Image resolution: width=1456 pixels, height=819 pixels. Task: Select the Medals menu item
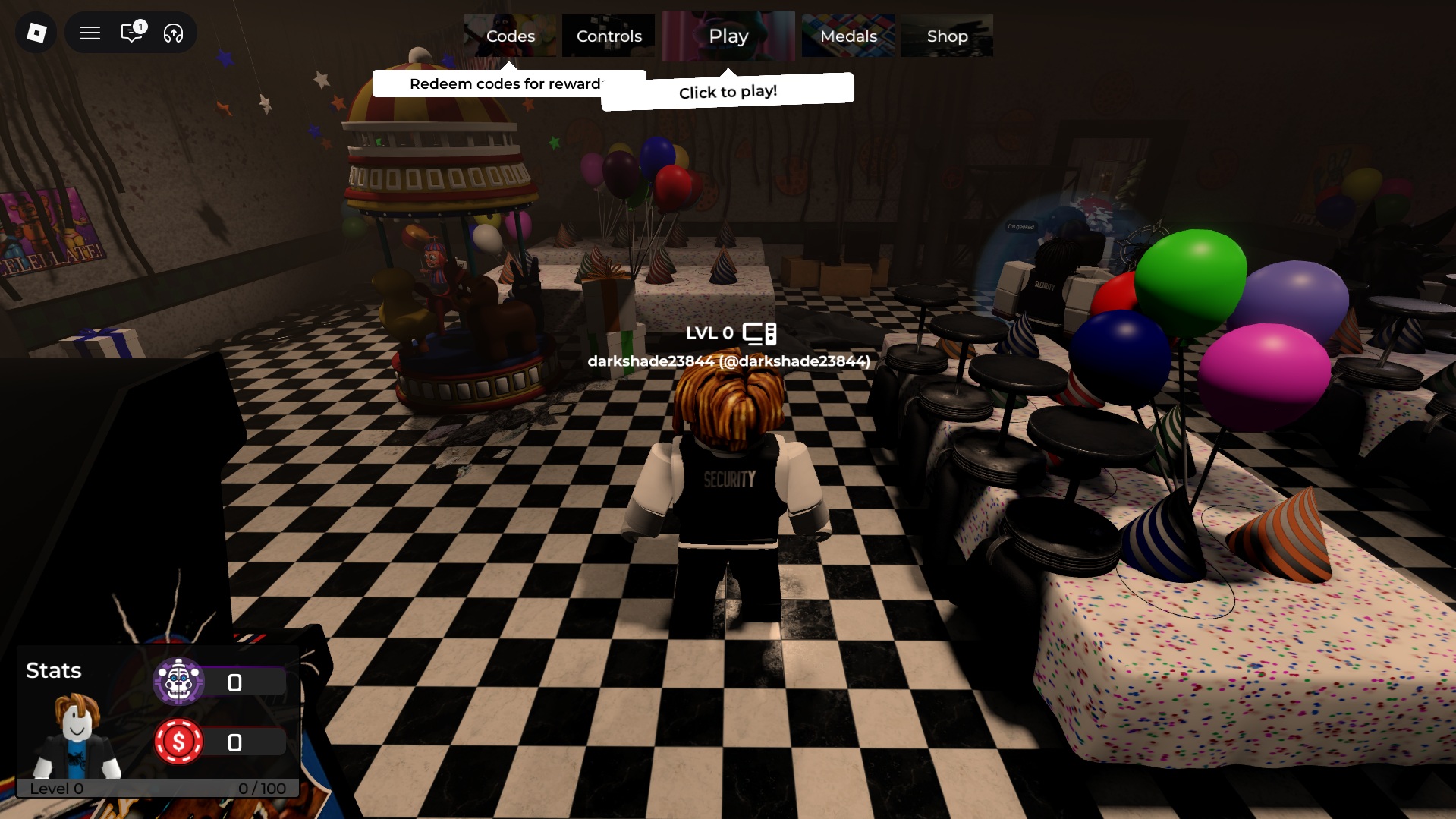(847, 36)
